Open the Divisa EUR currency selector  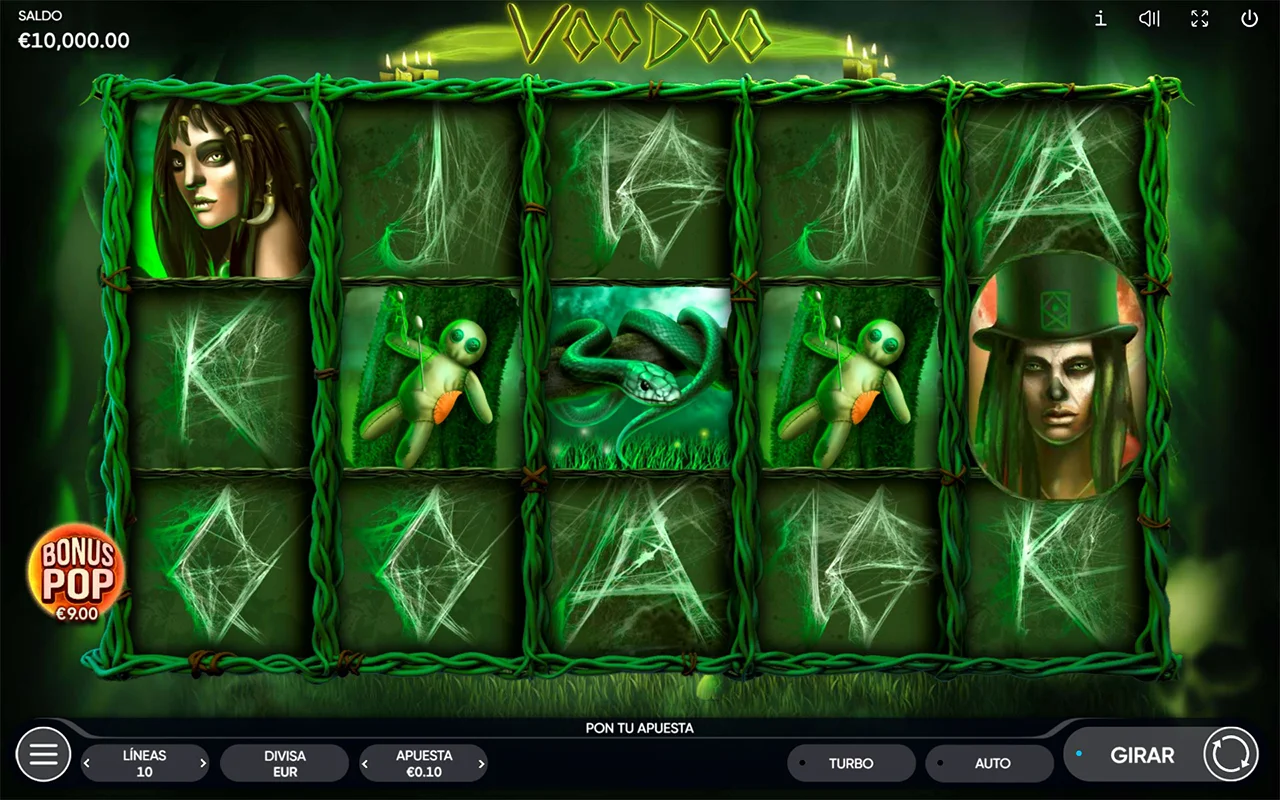pos(285,763)
